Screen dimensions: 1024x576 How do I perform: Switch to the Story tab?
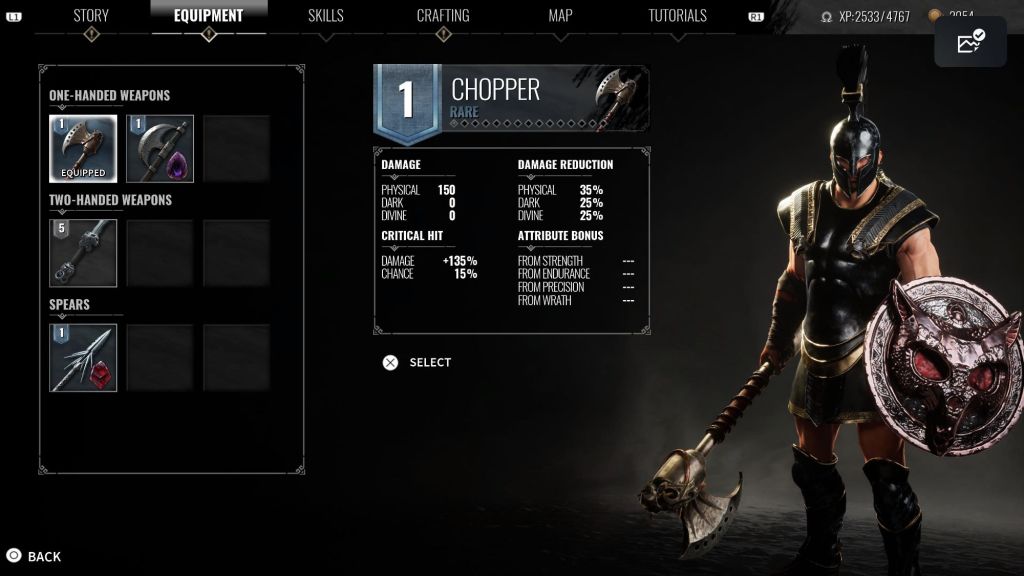pos(91,16)
